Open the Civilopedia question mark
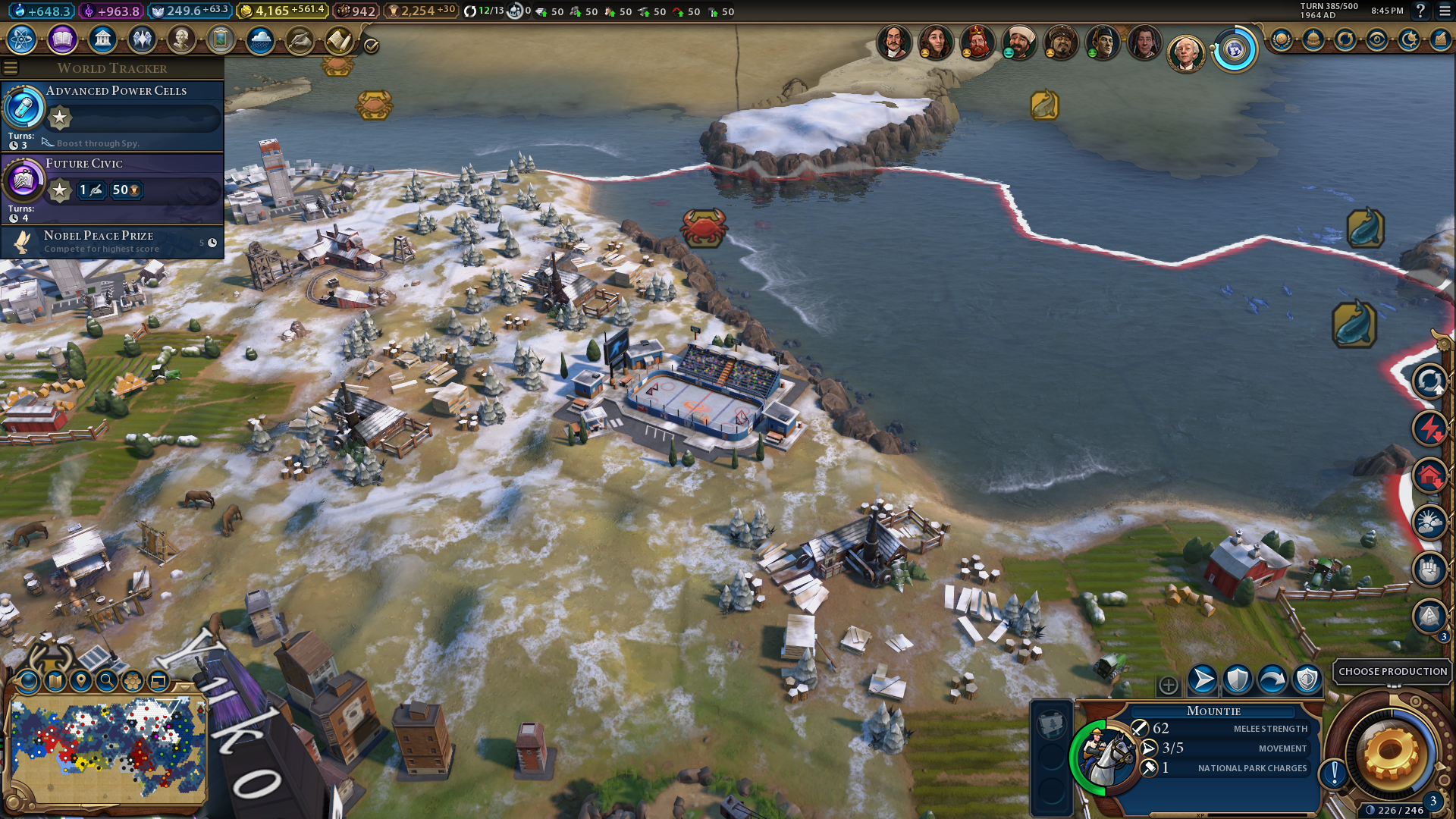1456x819 pixels. click(x=1421, y=11)
